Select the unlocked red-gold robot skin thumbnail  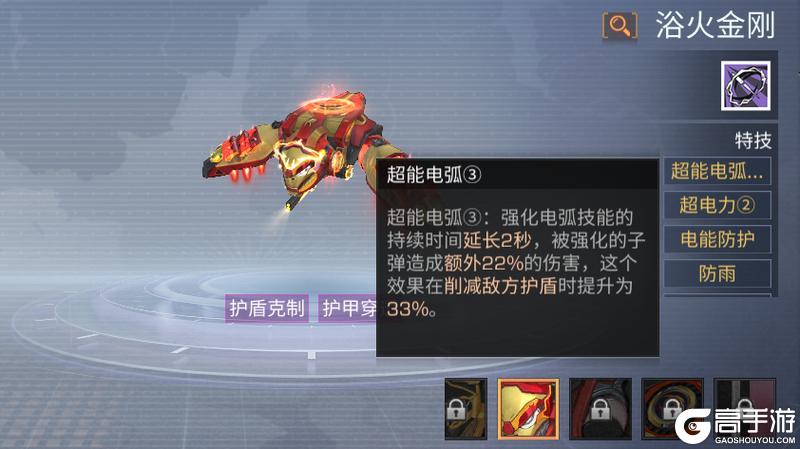tap(522, 409)
